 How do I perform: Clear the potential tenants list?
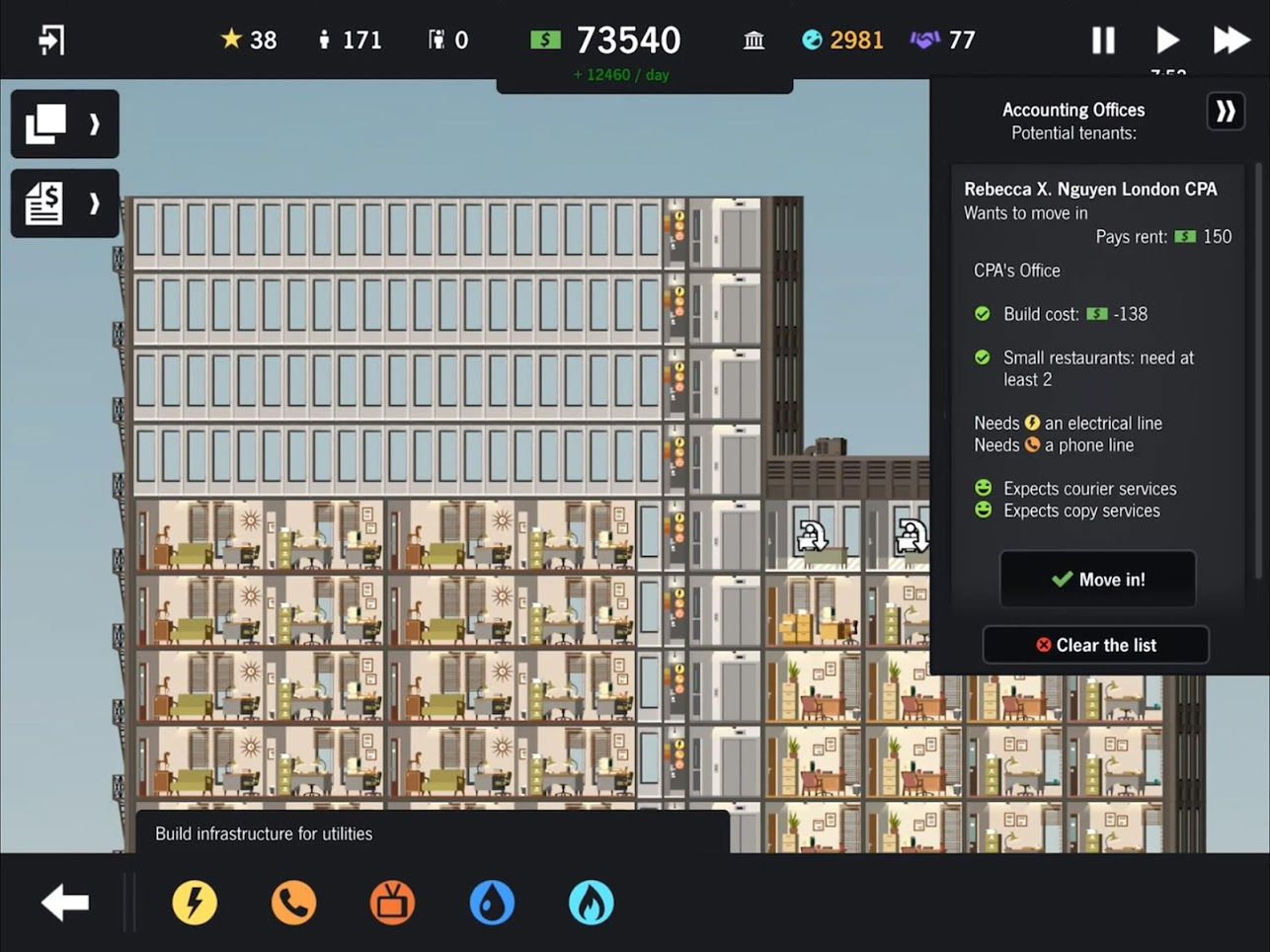[1096, 645]
